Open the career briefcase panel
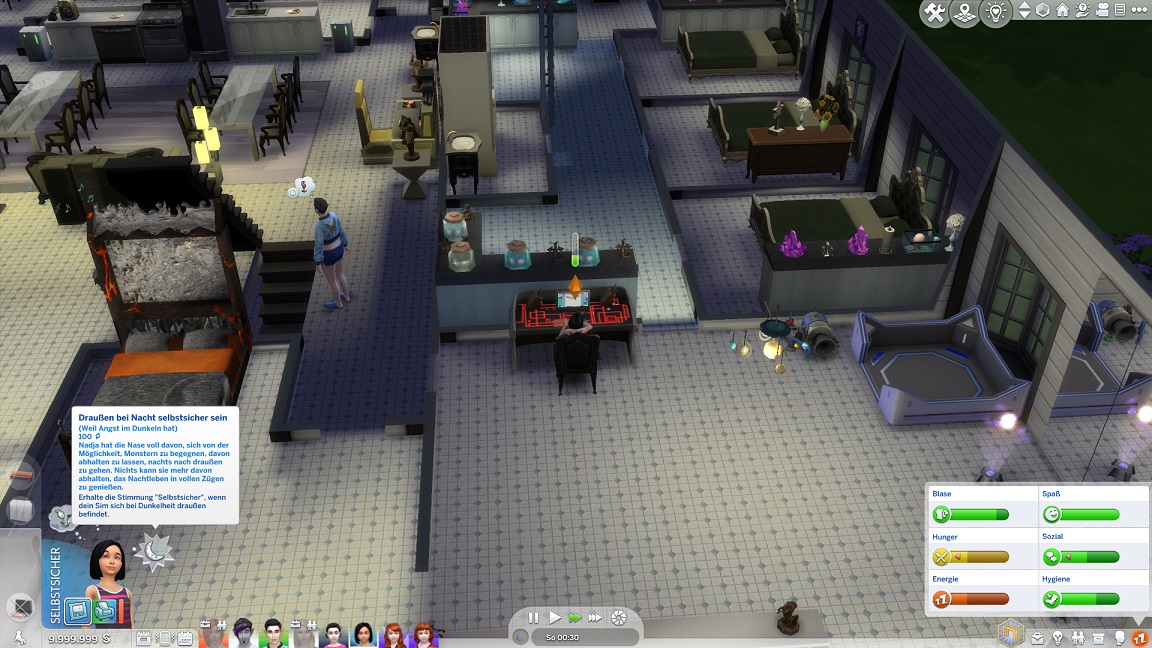The height and width of the screenshot is (648, 1152). coord(1037,637)
